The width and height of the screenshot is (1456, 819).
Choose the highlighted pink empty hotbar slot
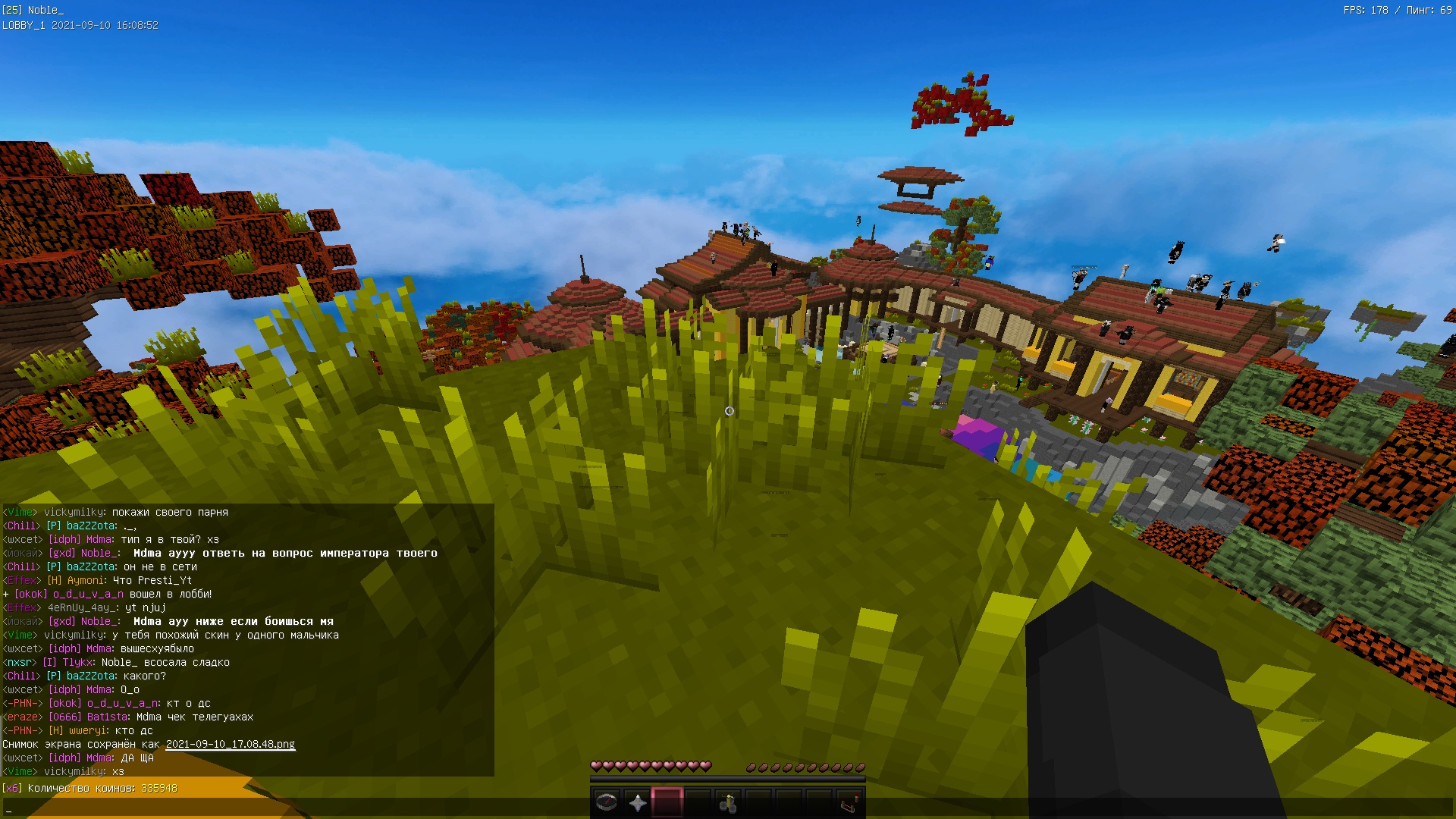click(x=667, y=802)
